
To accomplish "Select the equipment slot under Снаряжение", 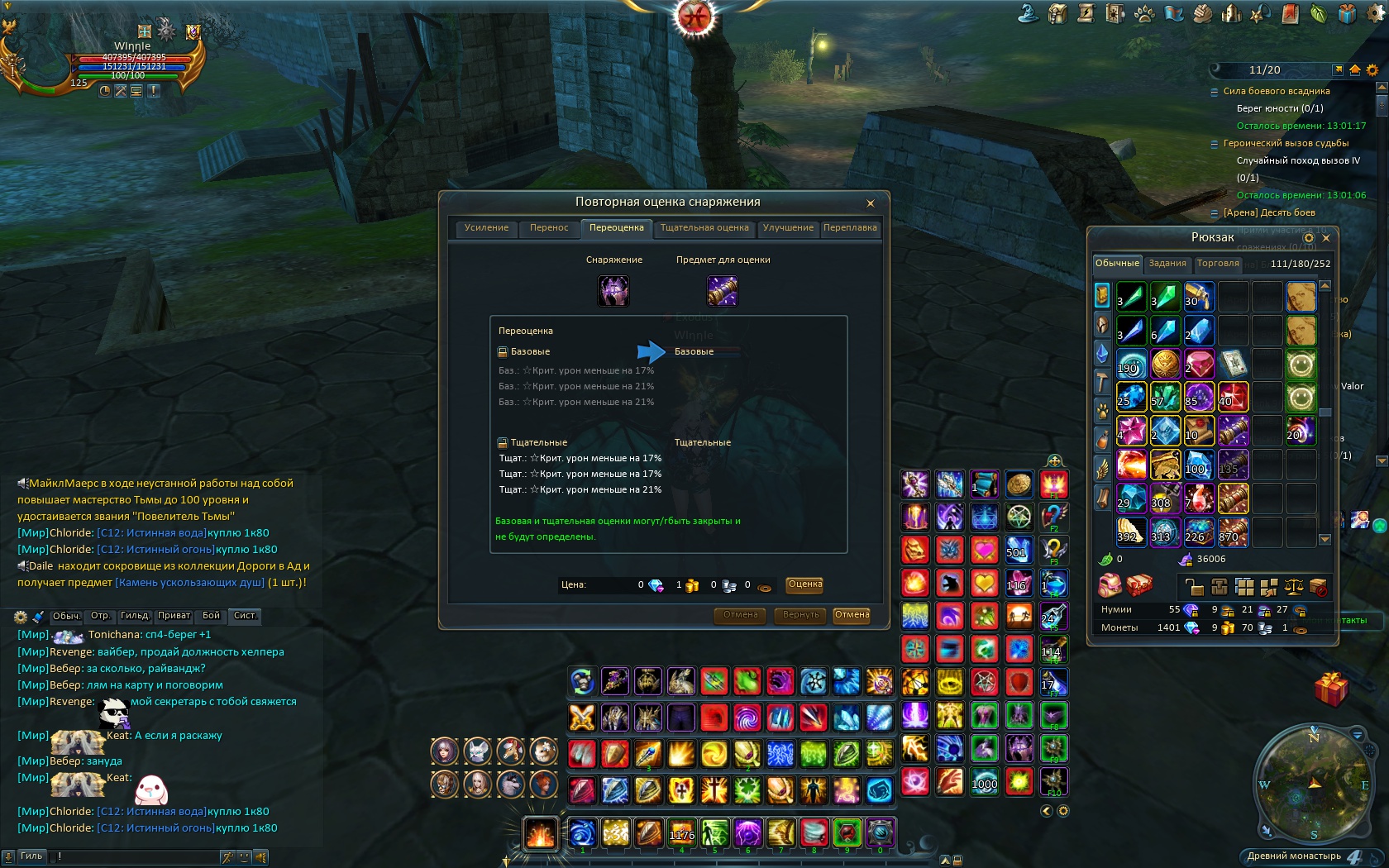I will point(613,291).
